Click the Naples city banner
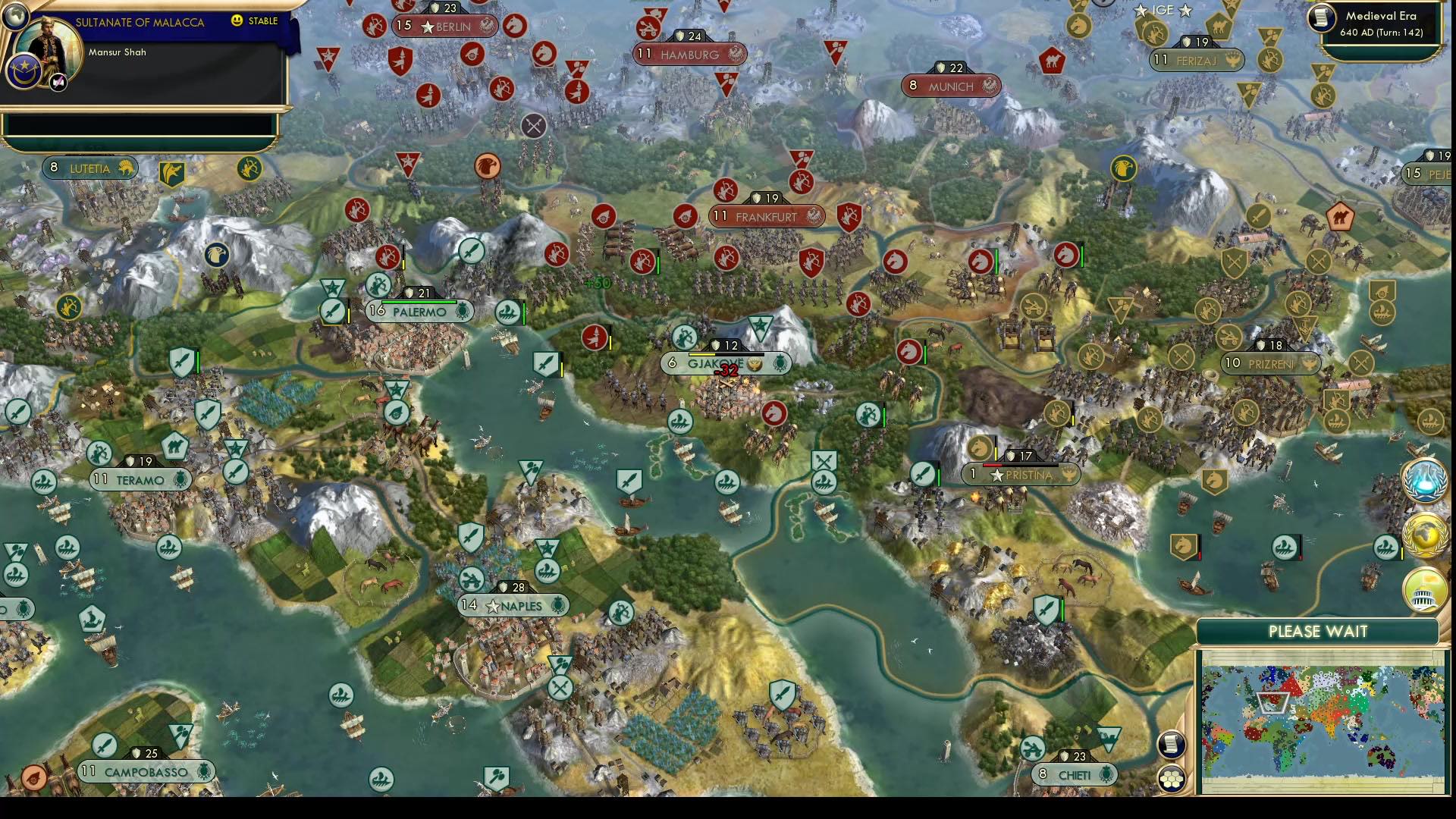This screenshot has height=819, width=1456. pos(513,606)
